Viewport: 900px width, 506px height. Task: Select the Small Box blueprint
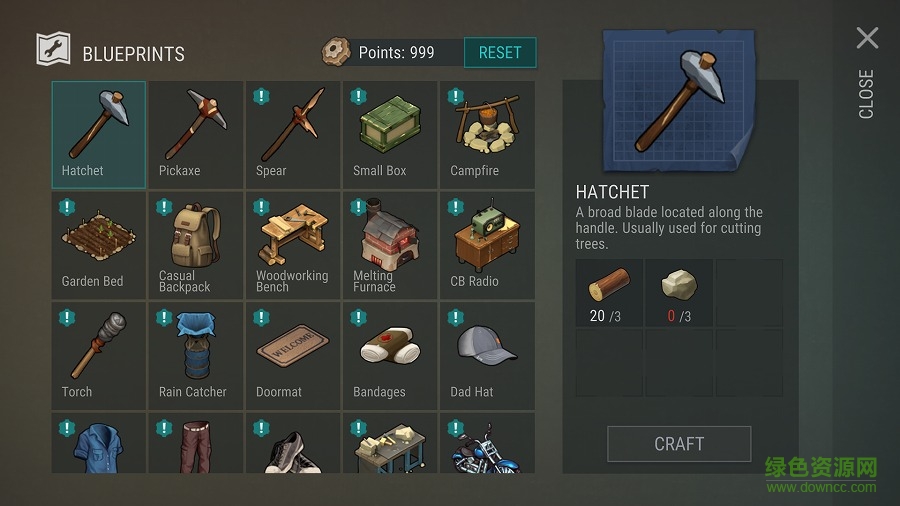click(x=389, y=133)
